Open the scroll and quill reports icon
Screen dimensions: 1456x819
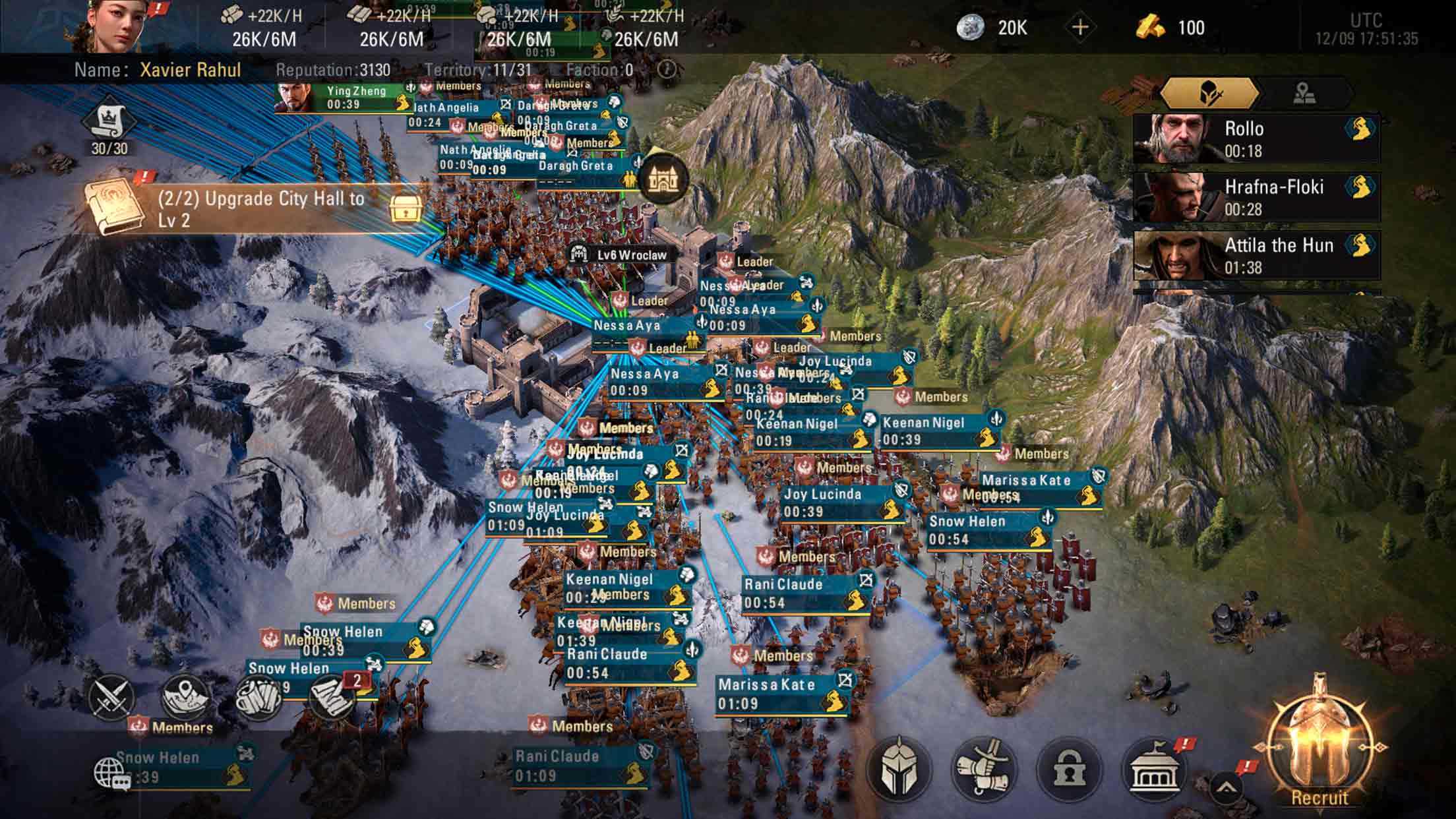[332, 696]
